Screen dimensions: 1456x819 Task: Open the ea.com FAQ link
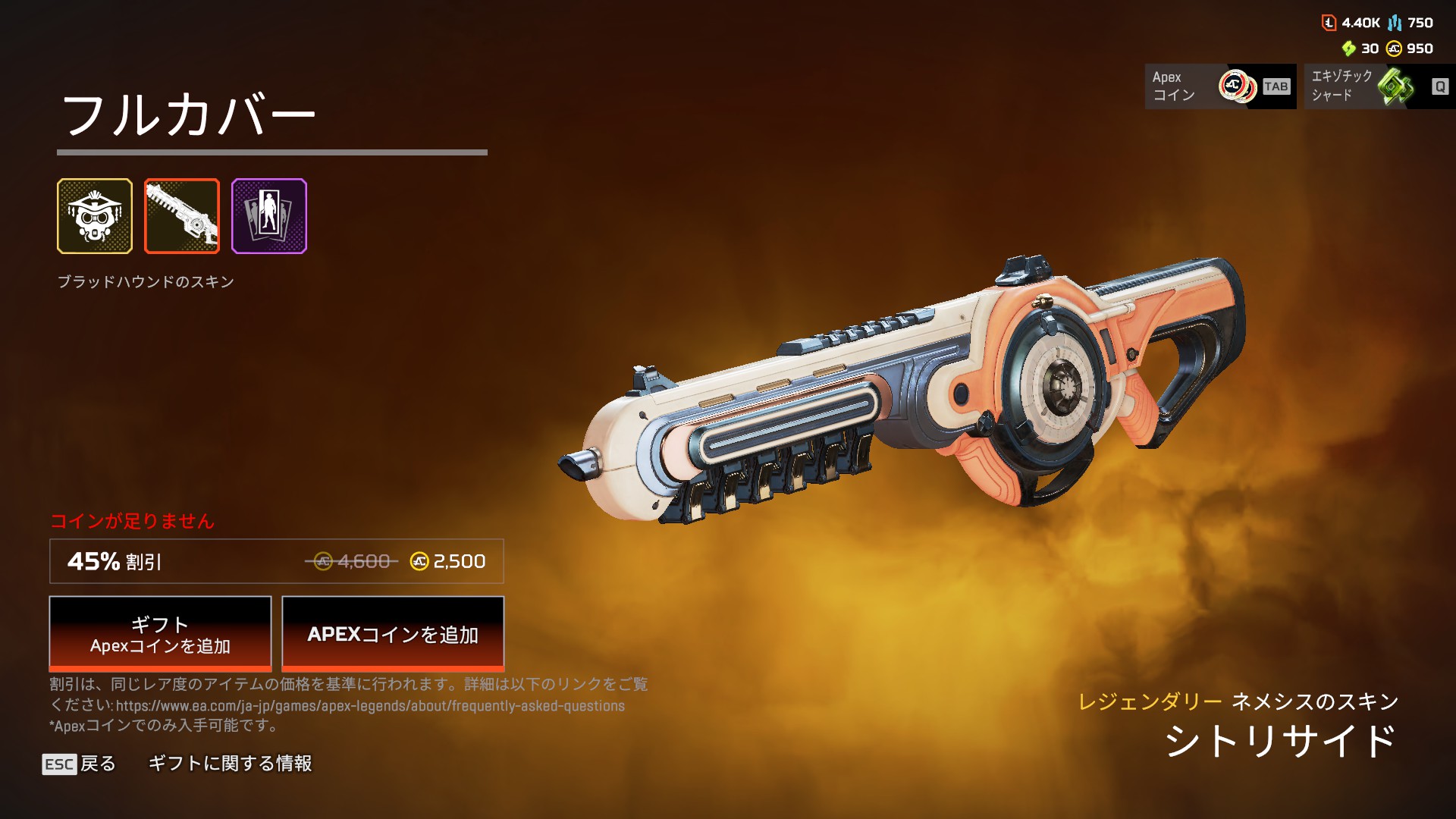370,706
